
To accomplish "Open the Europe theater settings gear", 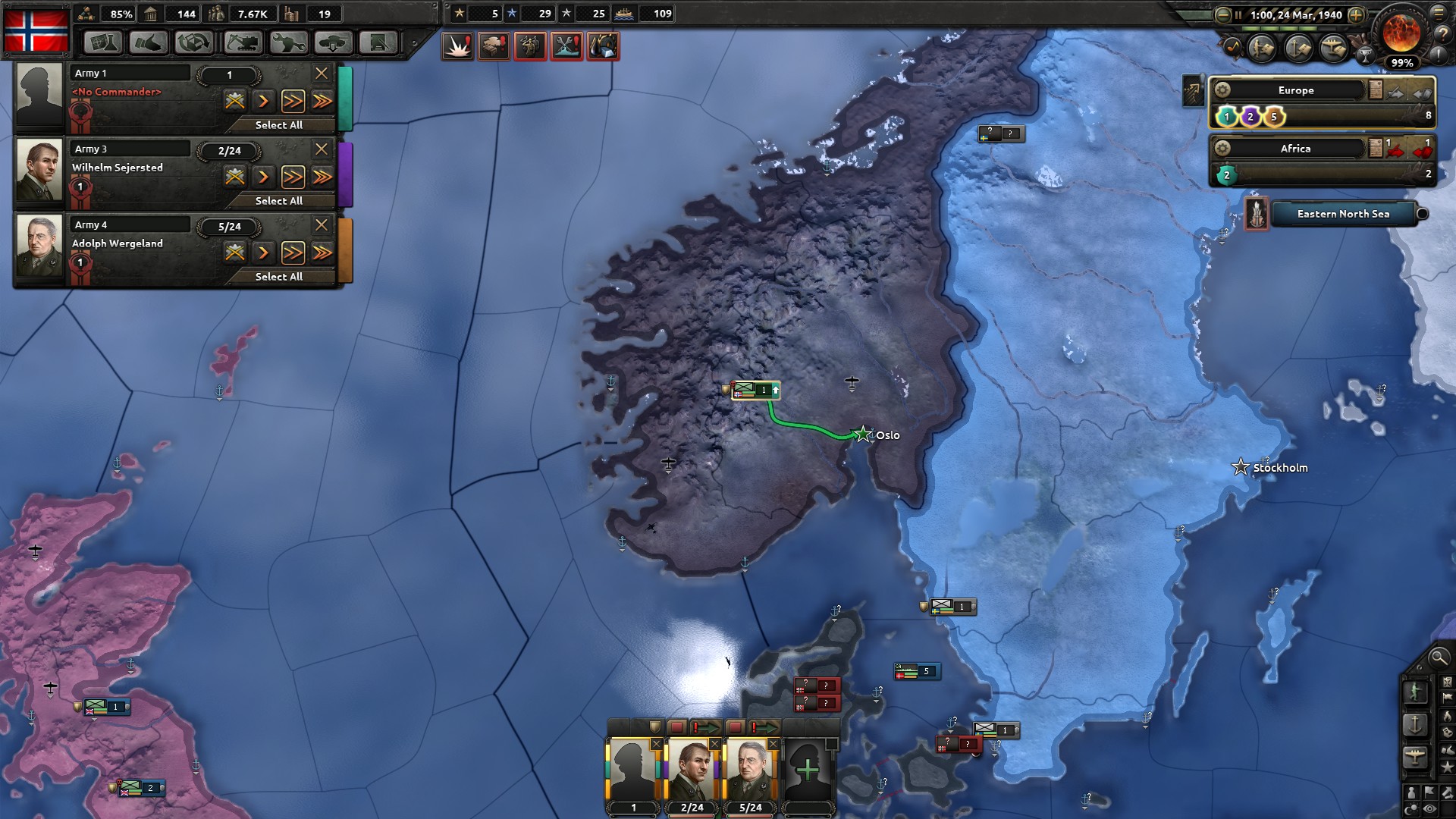I will pos(1224,89).
